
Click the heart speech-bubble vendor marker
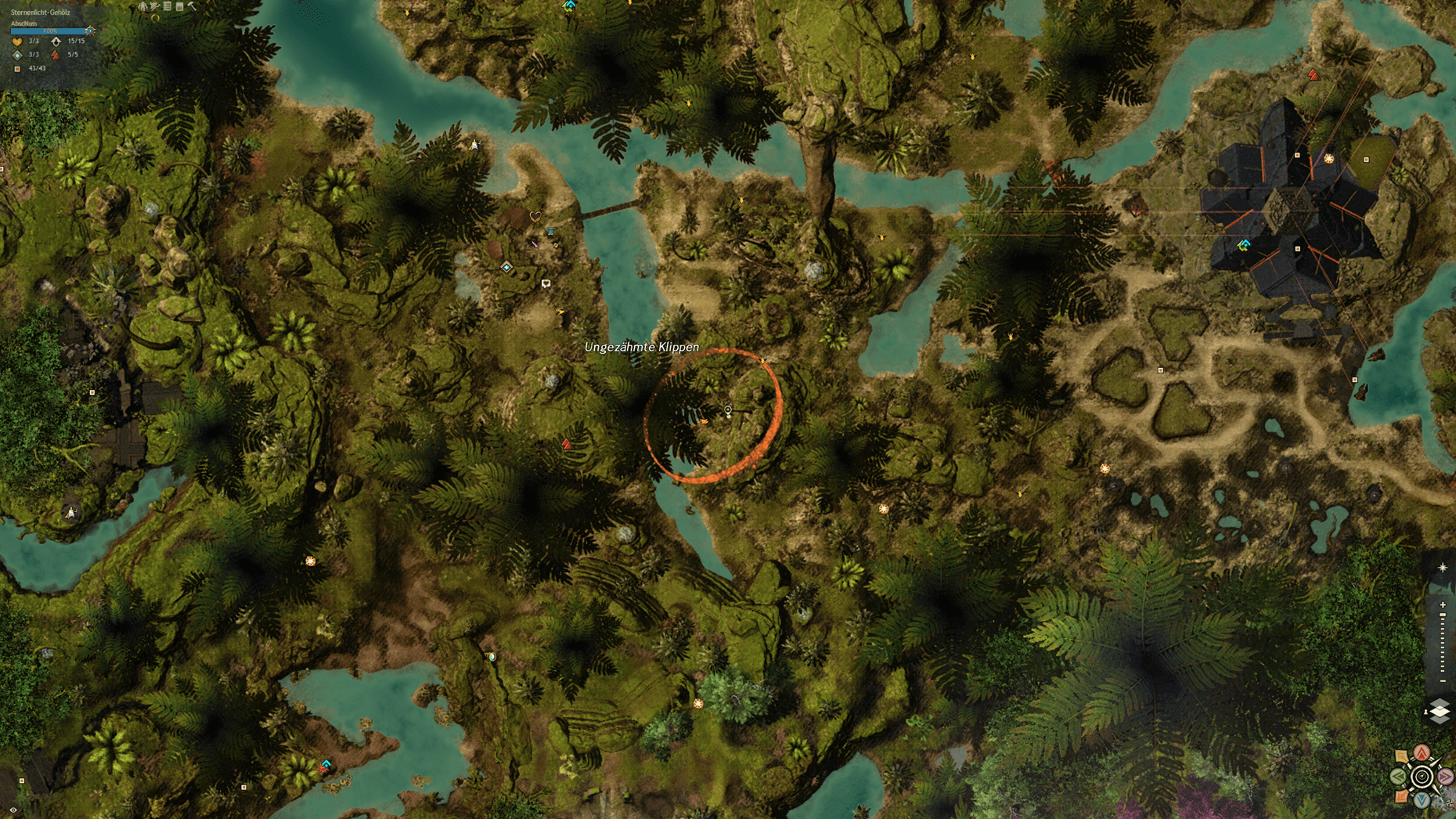(x=546, y=283)
